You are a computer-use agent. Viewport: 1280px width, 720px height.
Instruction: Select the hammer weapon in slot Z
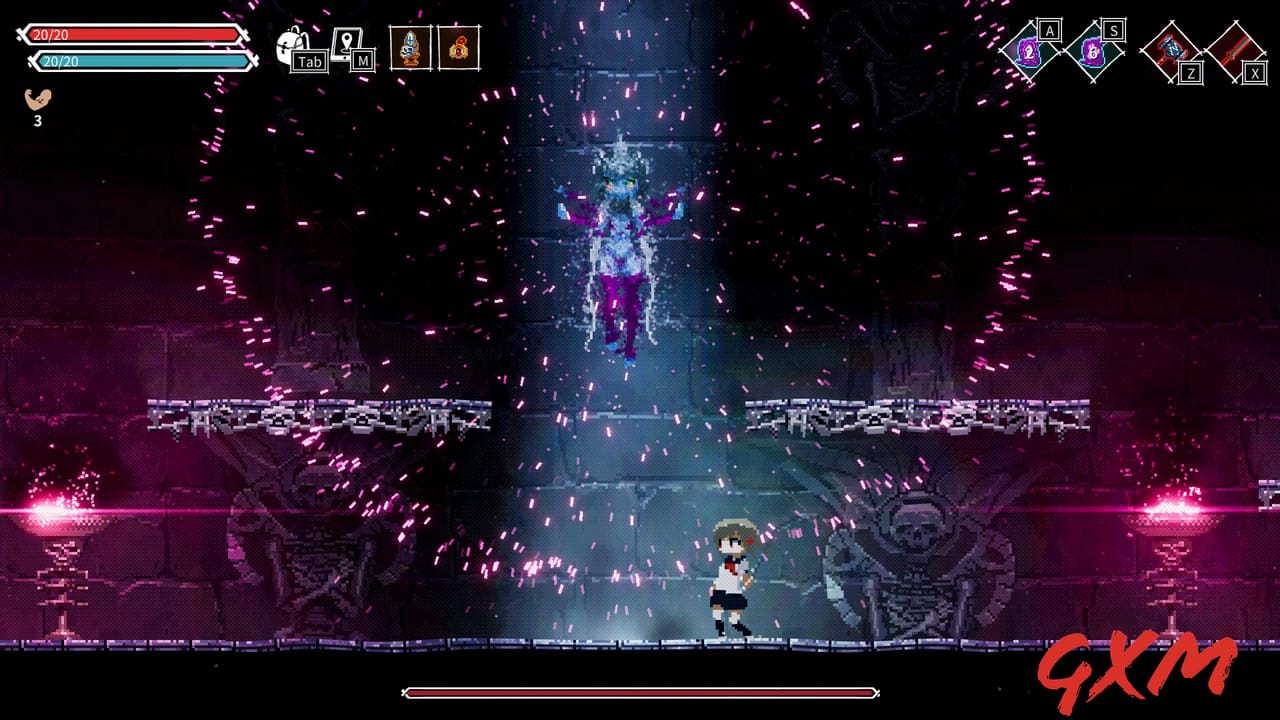coord(1172,50)
